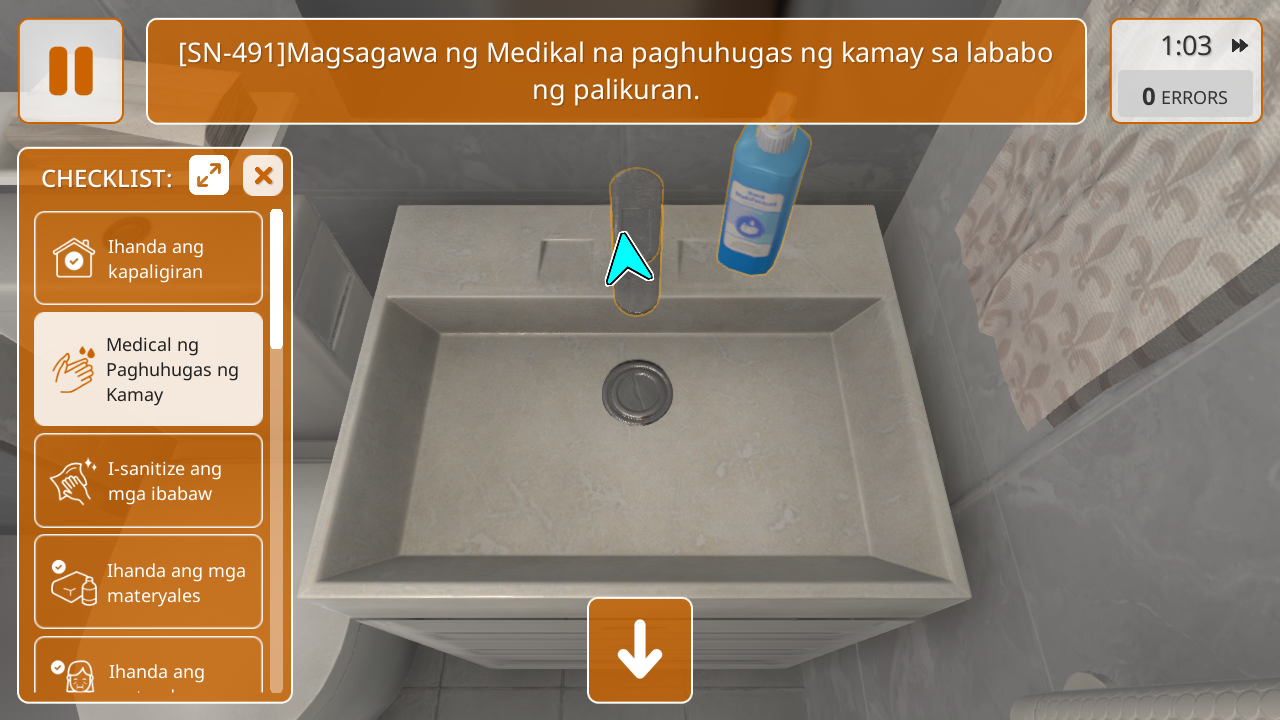Screen dimensions: 1280x720
Task: Pause the simulation
Action: click(71, 71)
